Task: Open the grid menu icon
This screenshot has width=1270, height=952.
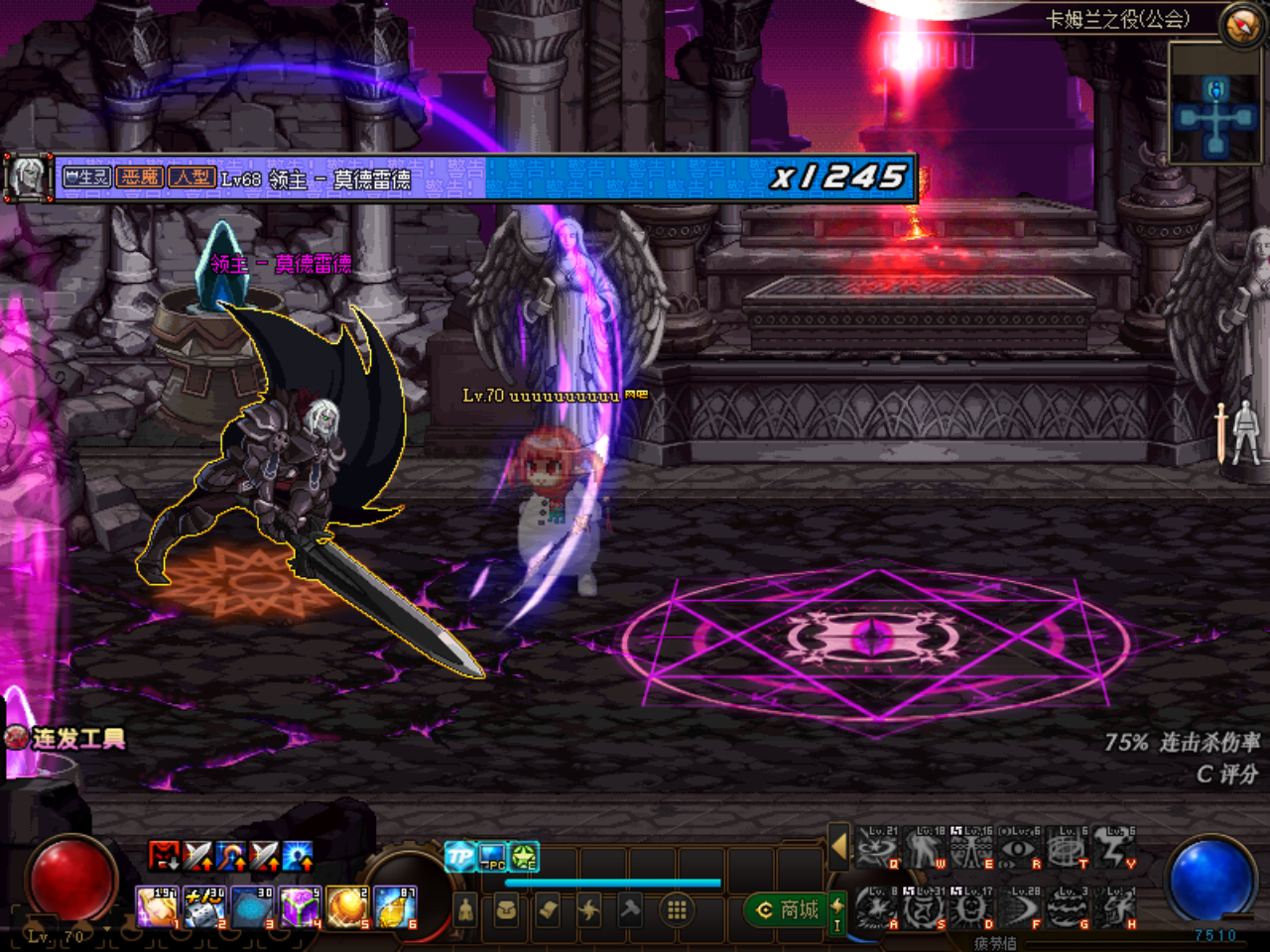Action: coord(677,909)
